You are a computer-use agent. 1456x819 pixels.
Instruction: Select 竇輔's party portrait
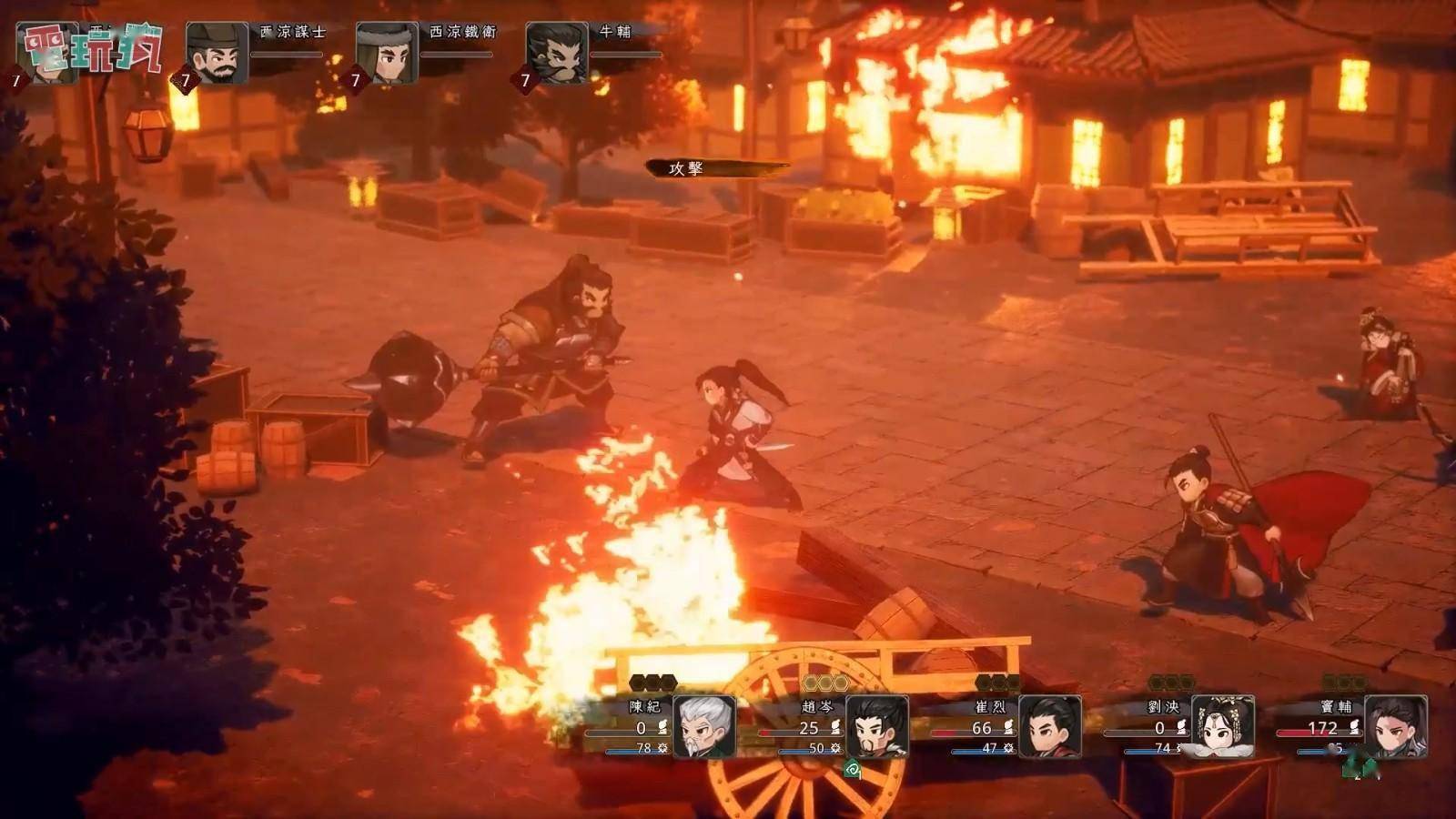1395,726
